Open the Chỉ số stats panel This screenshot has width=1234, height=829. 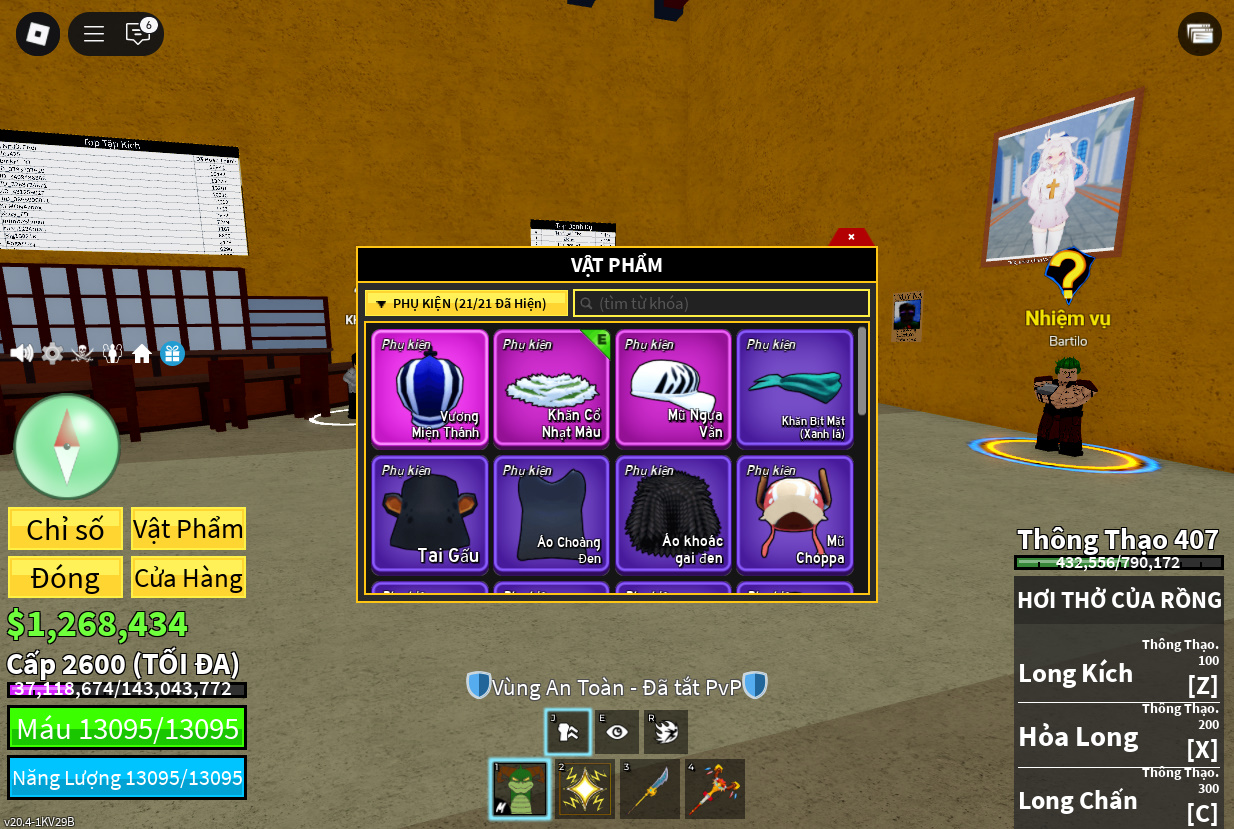[x=66, y=529]
